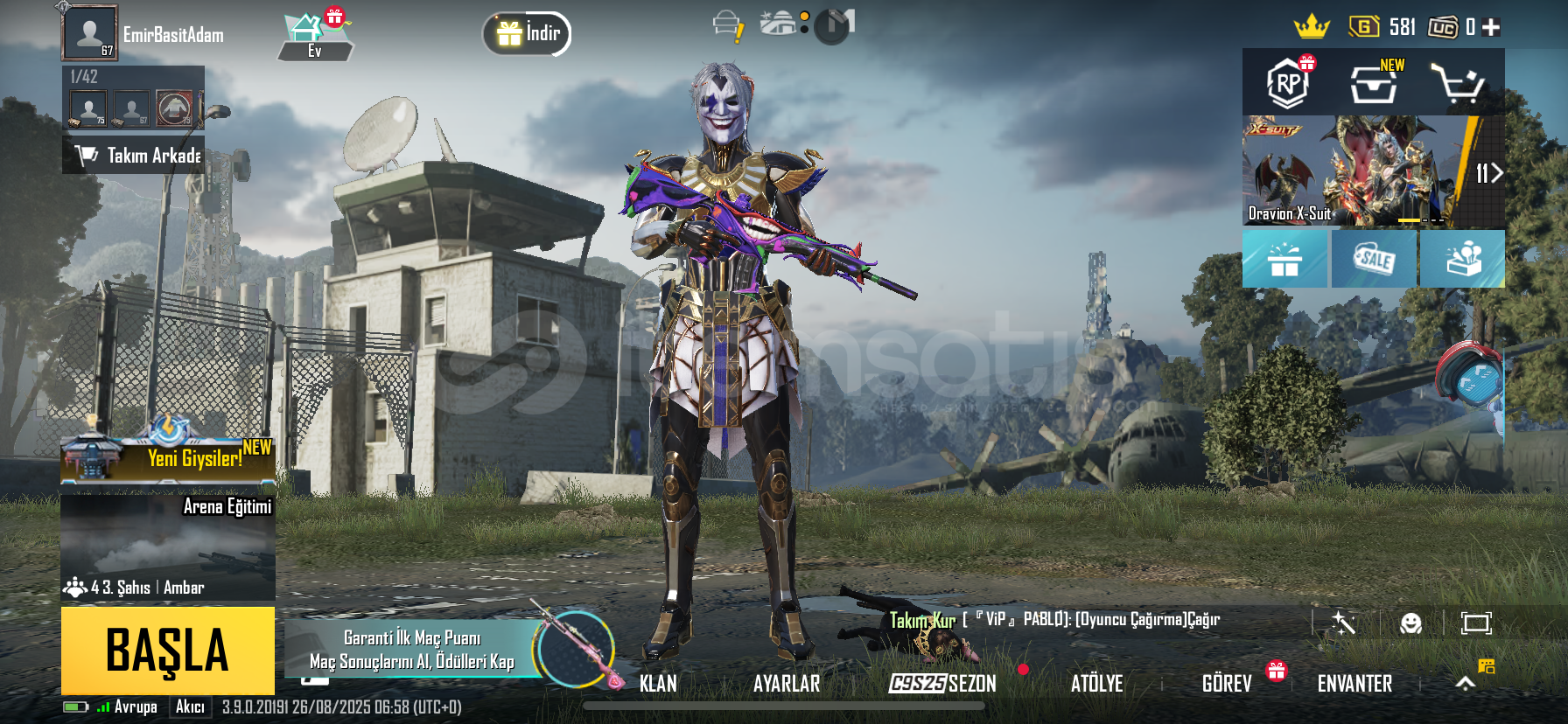Open the C9S25 SEZON page
1568x724 pixels.
pyautogui.click(x=942, y=683)
